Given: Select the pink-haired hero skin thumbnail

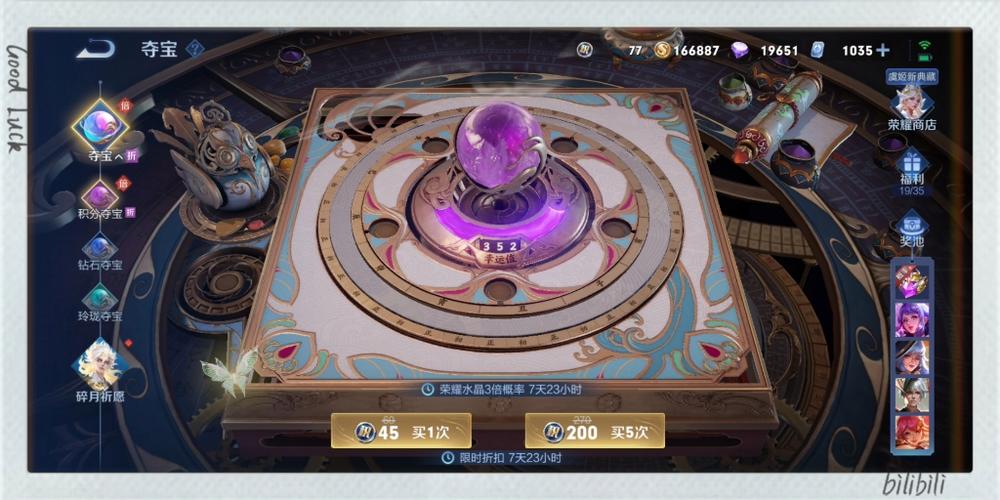Looking at the screenshot, I should pos(912,431).
